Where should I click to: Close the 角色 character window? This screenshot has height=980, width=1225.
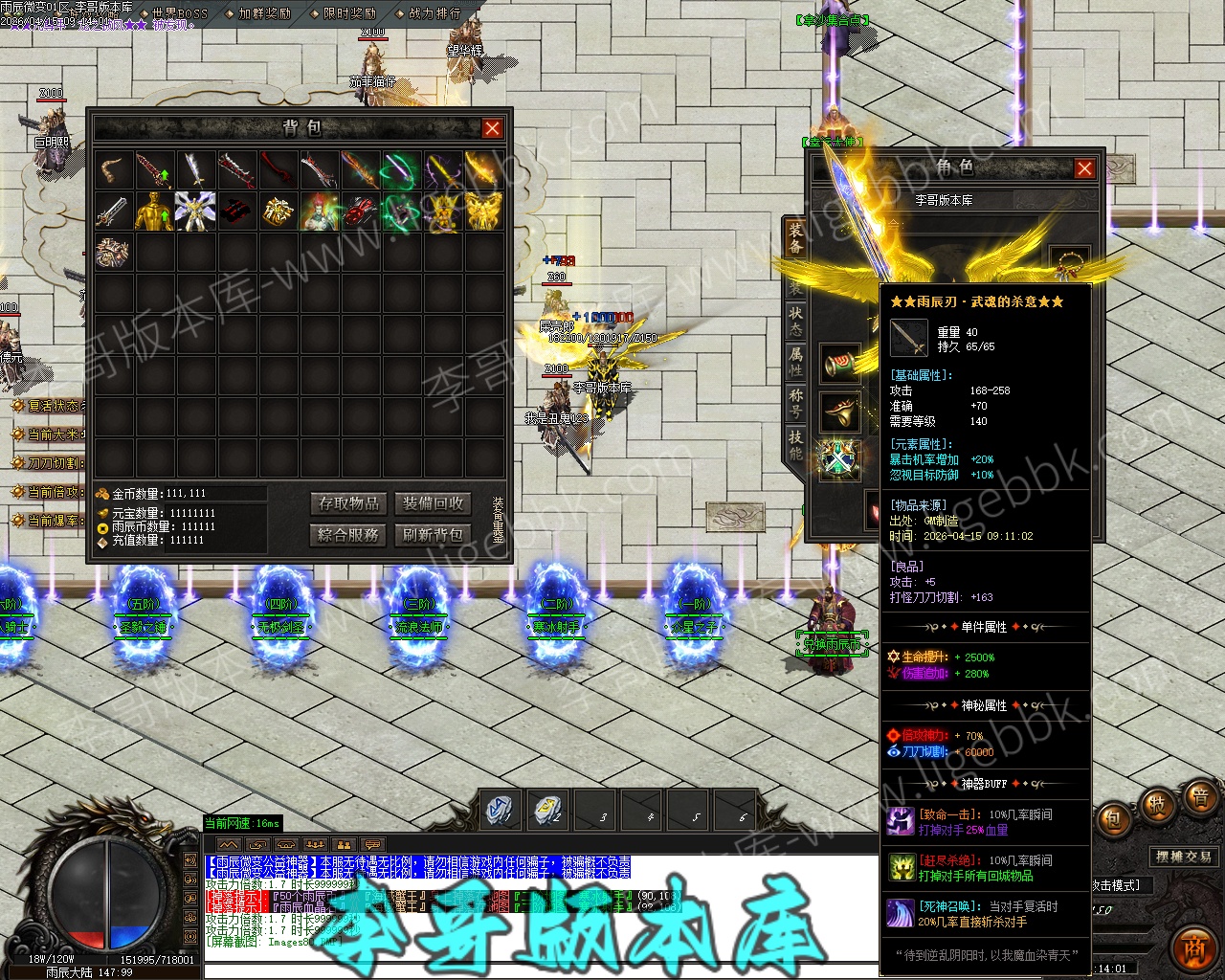1084,168
